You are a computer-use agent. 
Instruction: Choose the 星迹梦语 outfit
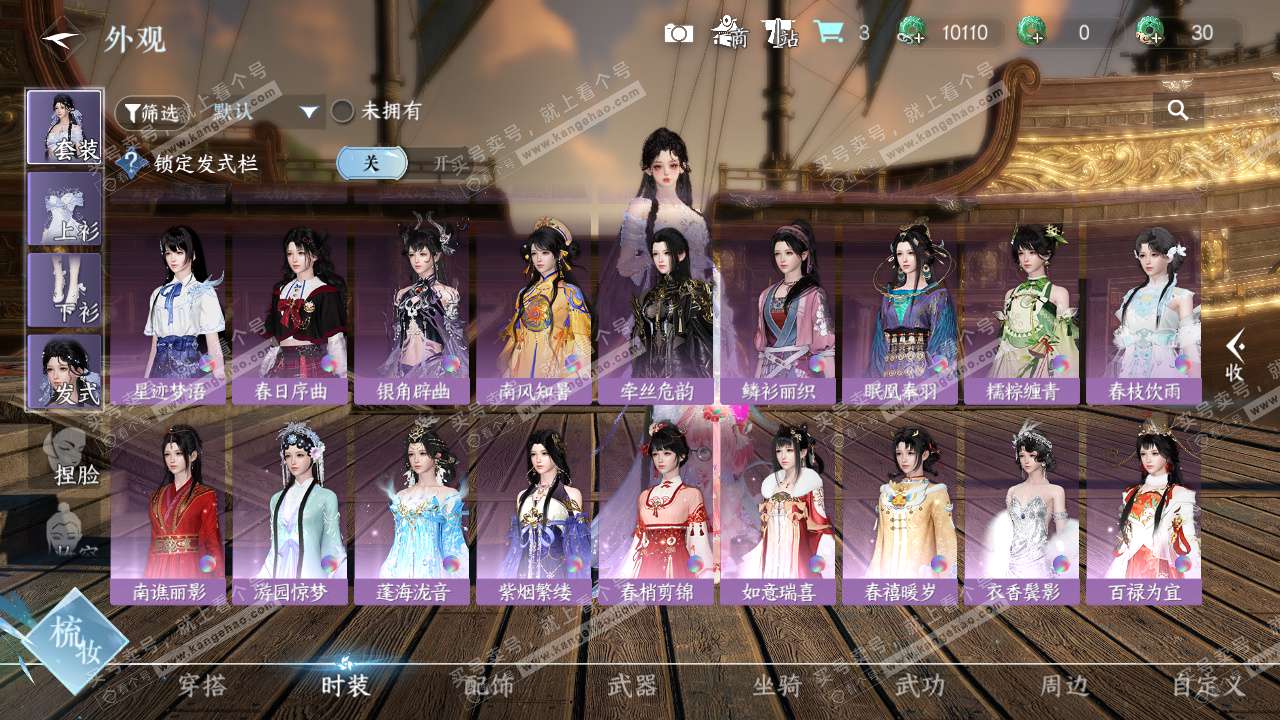tap(170, 313)
